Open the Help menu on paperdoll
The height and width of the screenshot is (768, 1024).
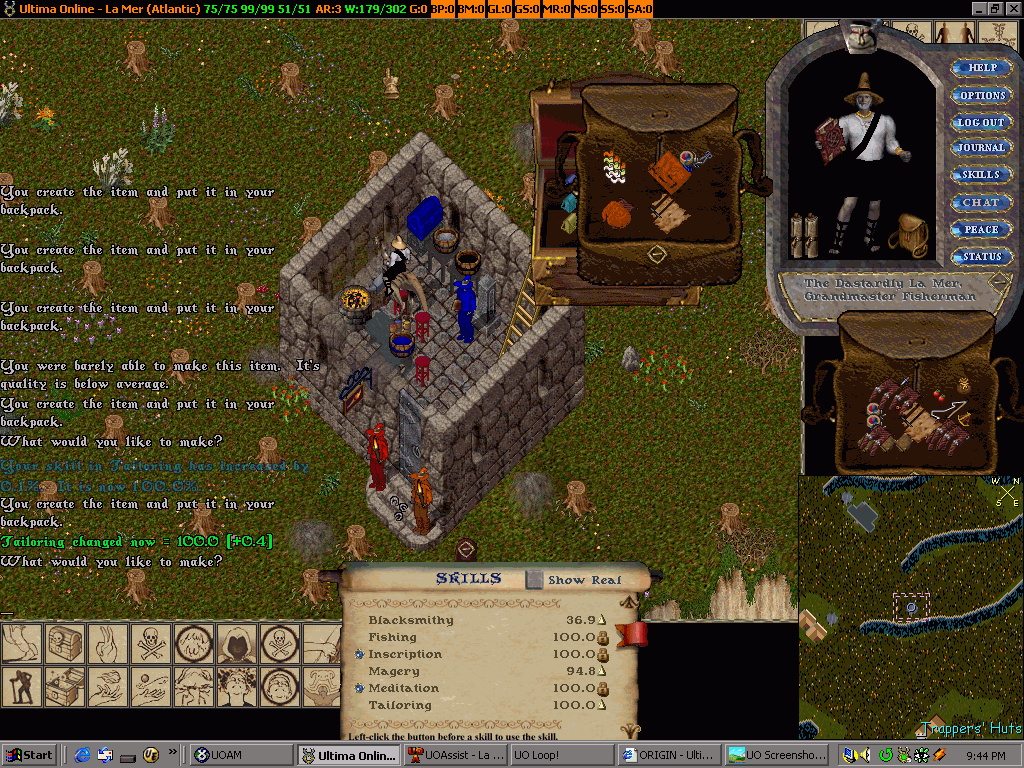coord(982,68)
